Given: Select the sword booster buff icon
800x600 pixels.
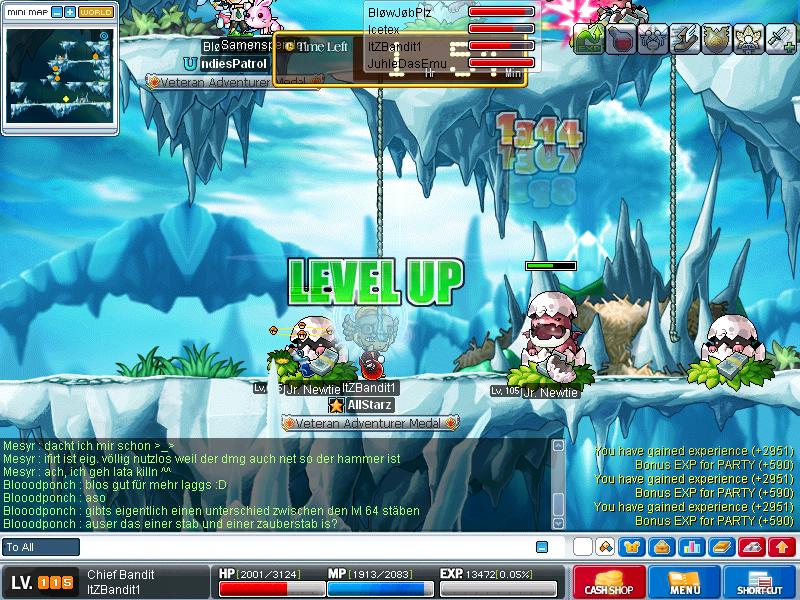Looking at the screenshot, I should [x=780, y=39].
